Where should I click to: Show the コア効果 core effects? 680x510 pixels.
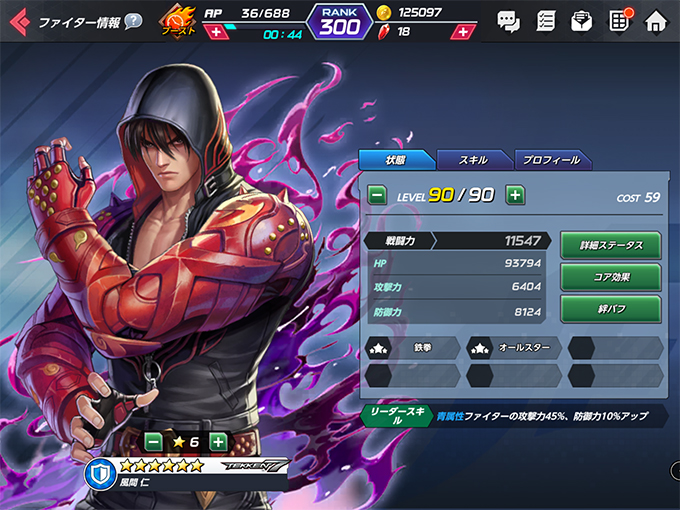click(609, 276)
